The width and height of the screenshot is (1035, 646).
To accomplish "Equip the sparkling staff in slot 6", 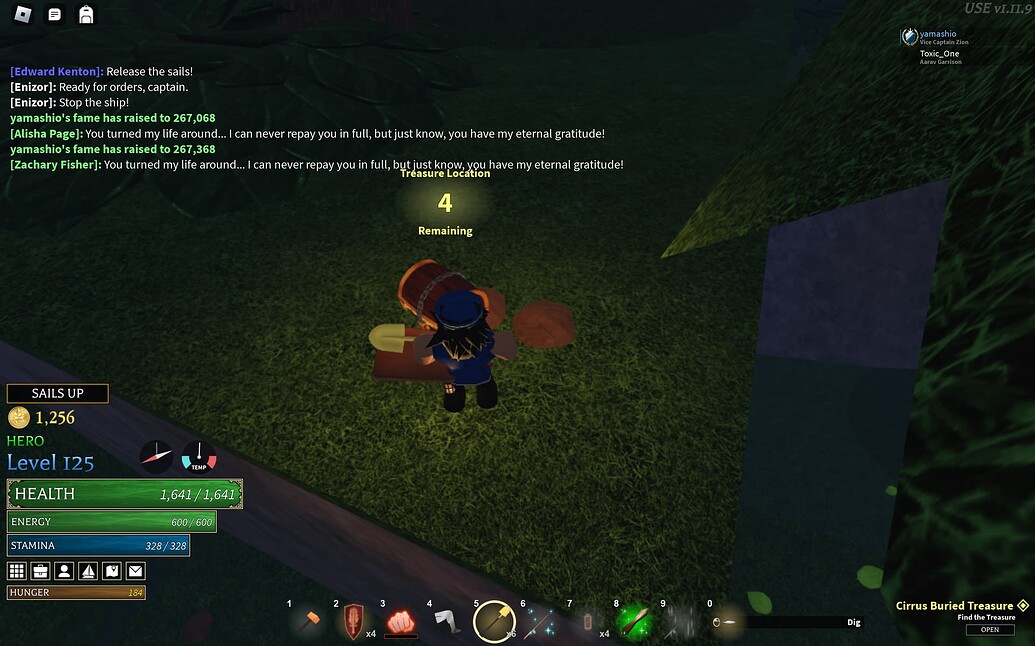I will [x=540, y=622].
